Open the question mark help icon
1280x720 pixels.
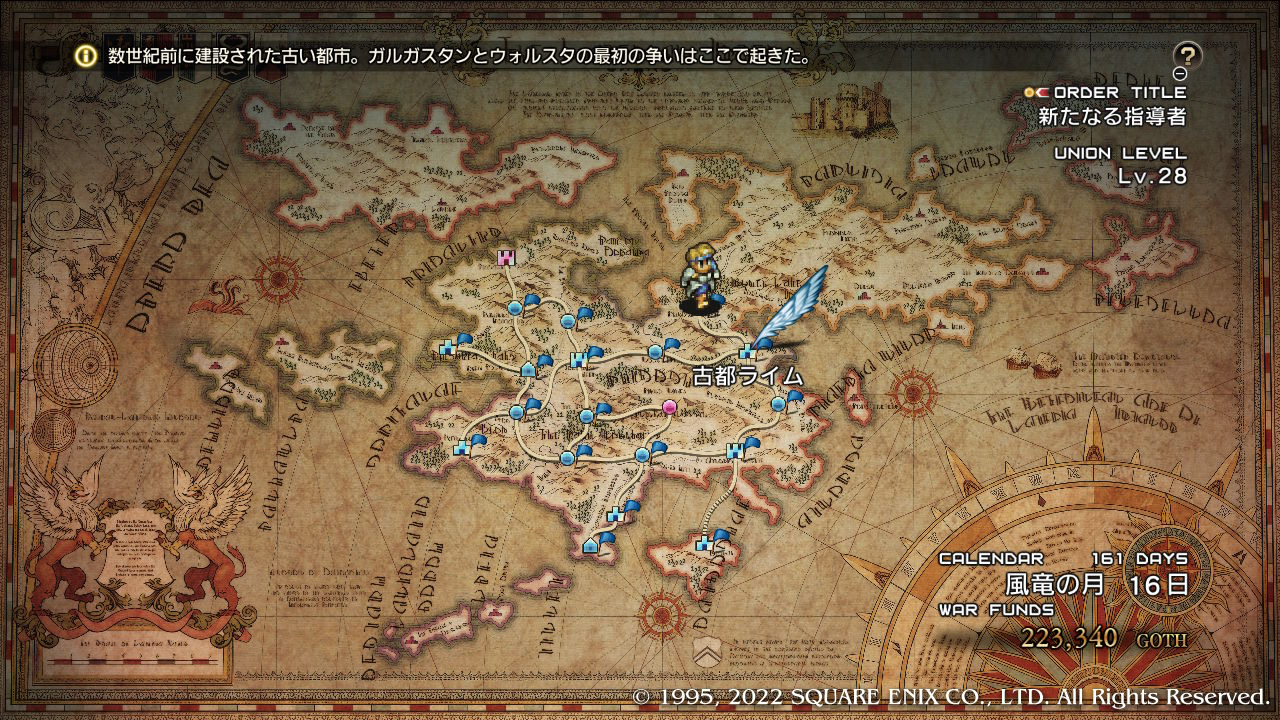1187,55
